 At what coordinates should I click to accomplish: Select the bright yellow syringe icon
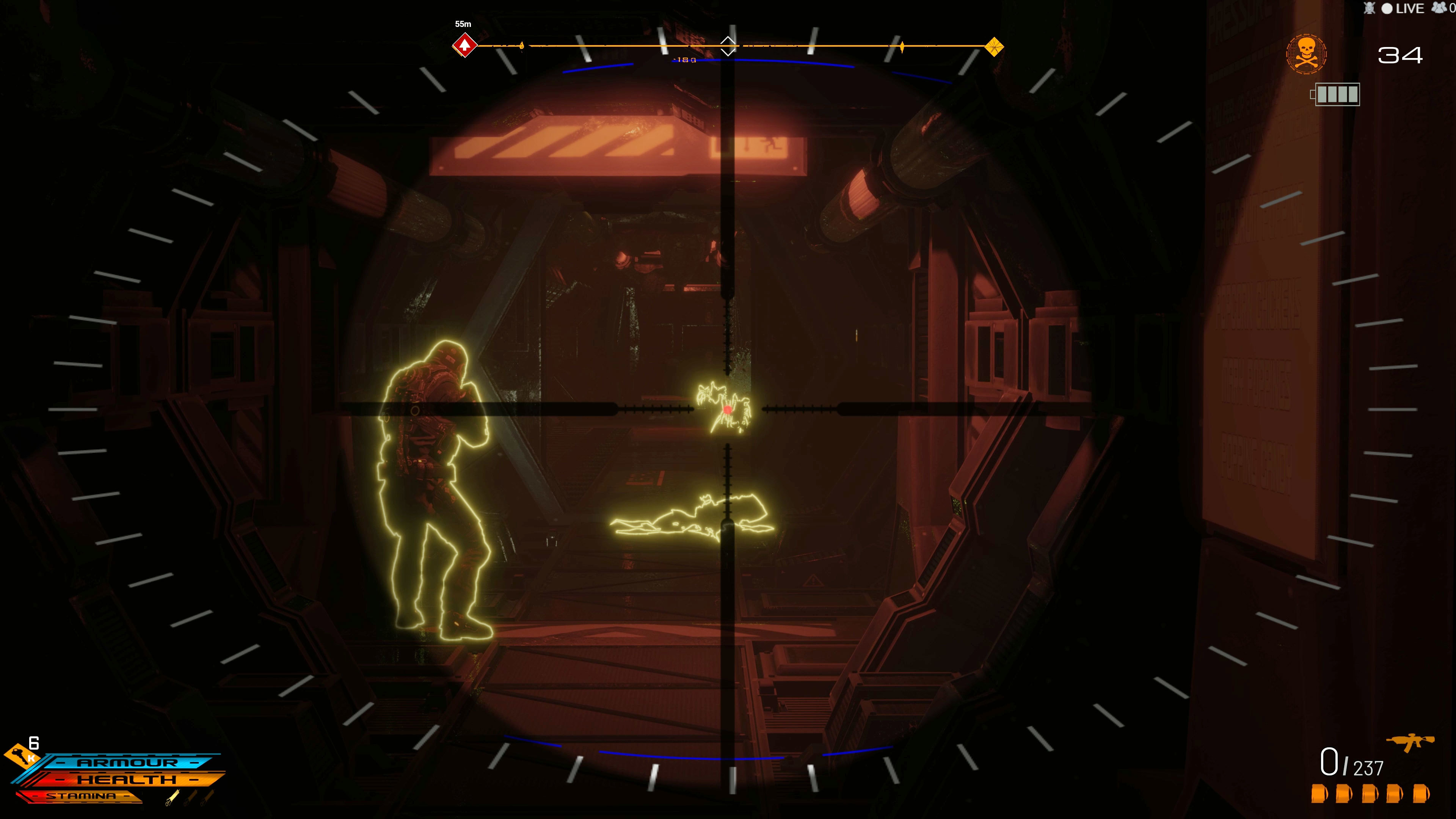173,797
